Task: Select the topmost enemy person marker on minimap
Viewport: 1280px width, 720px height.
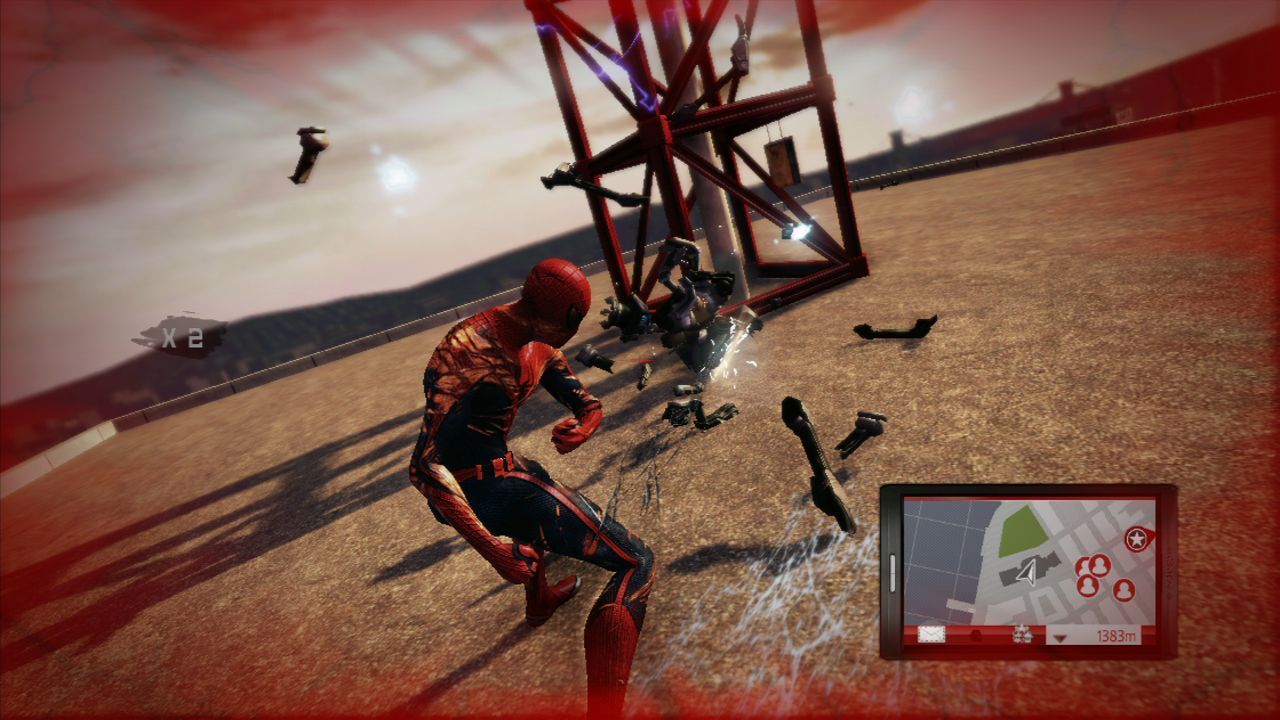Action: click(1099, 565)
